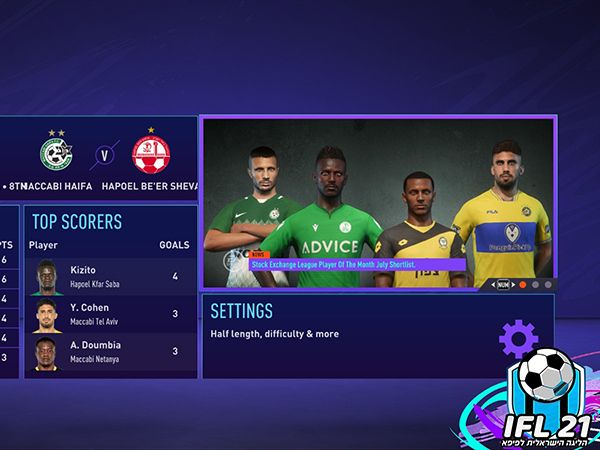
Task: Open the Settings tile
Action: click(377, 336)
